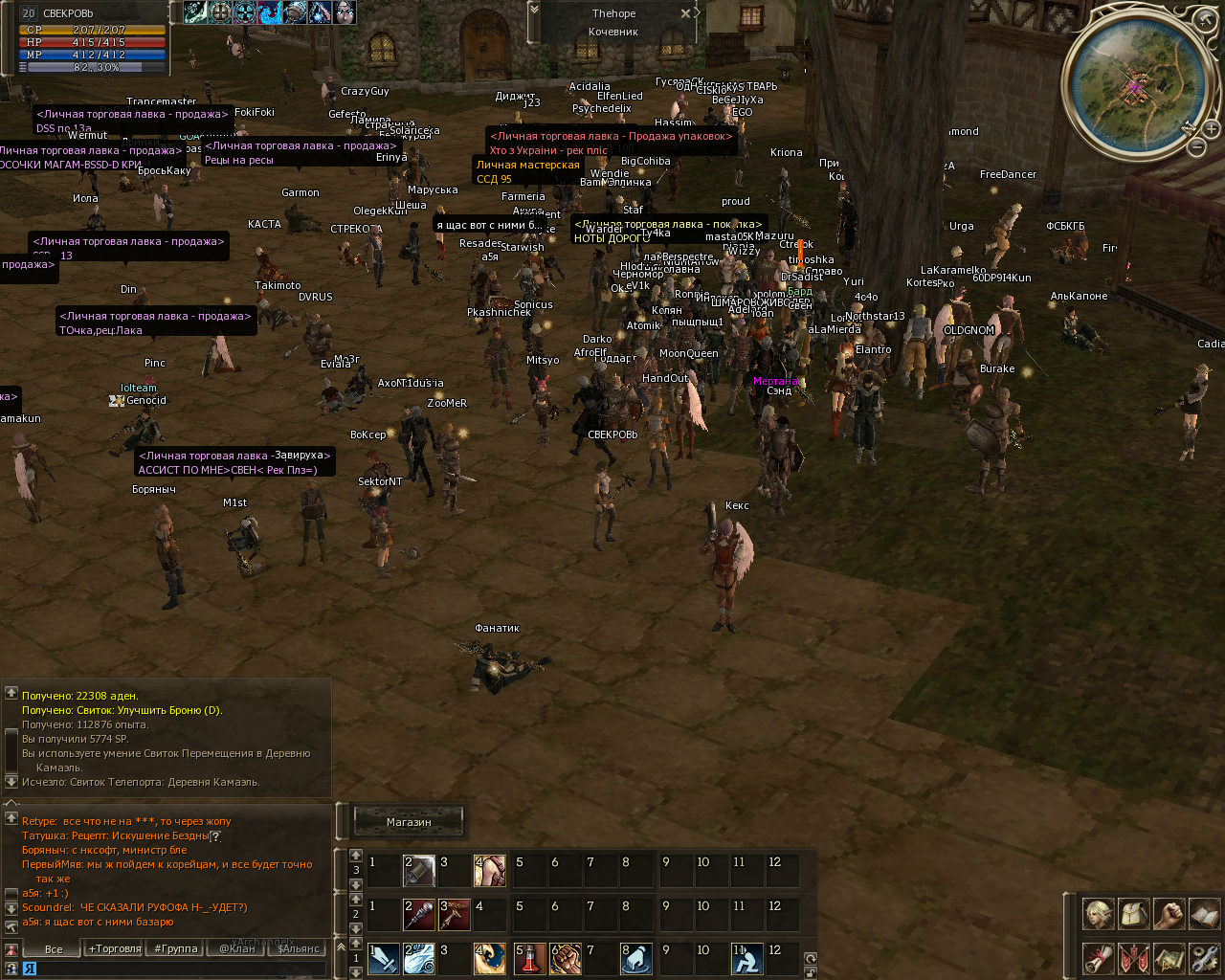This screenshot has height=980, width=1225.
Task: Open system menu wrench and gears icon
Action: [1204, 957]
